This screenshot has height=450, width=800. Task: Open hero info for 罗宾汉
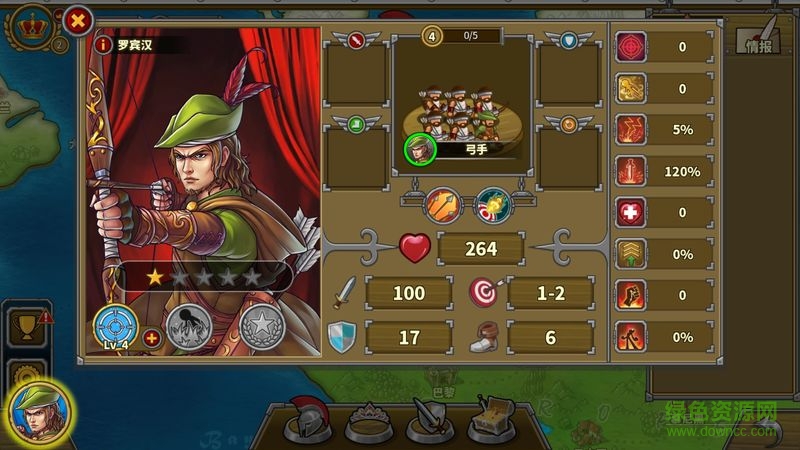click(x=102, y=45)
